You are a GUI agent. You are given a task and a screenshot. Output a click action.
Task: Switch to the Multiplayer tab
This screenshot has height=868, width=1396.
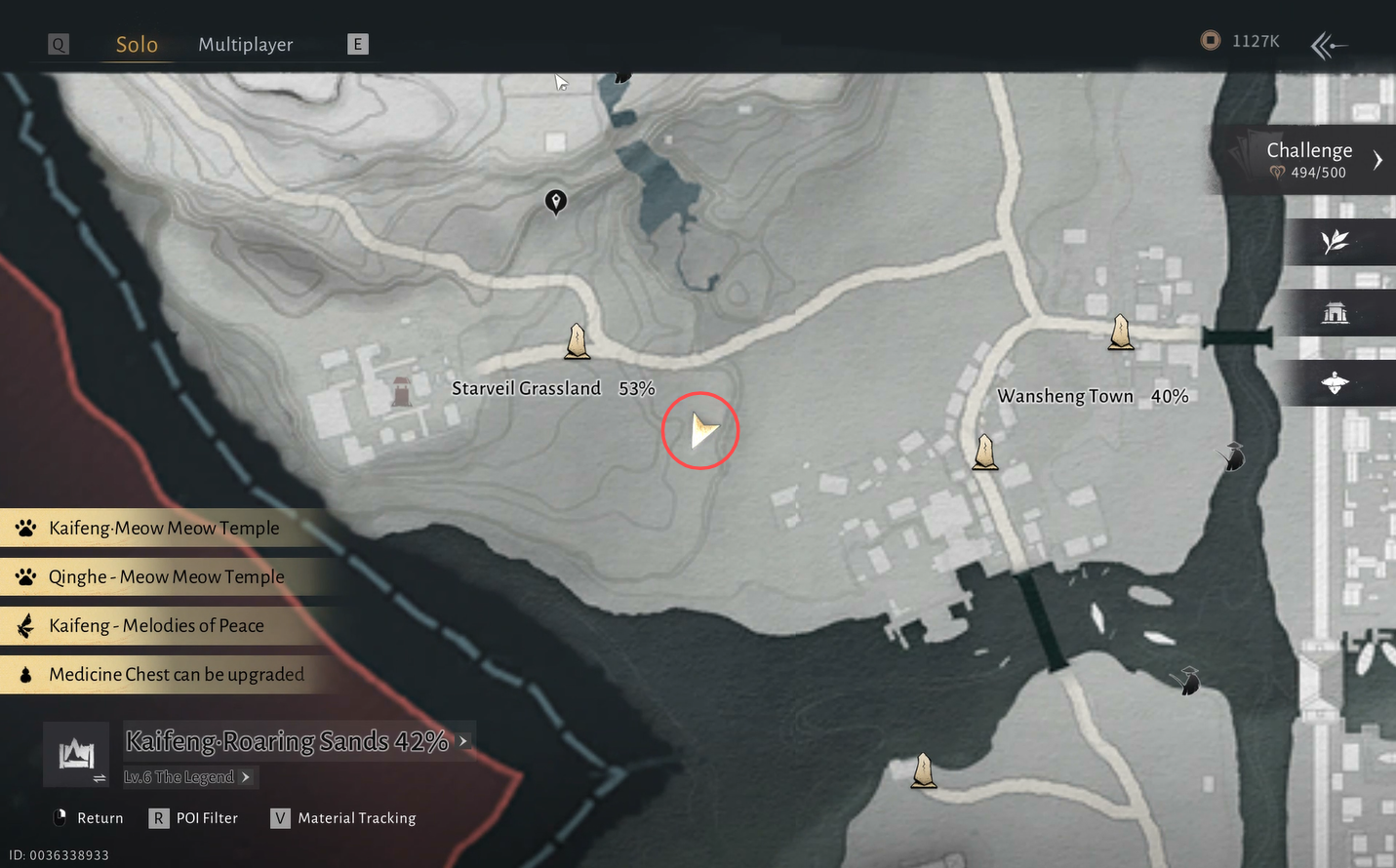click(245, 45)
